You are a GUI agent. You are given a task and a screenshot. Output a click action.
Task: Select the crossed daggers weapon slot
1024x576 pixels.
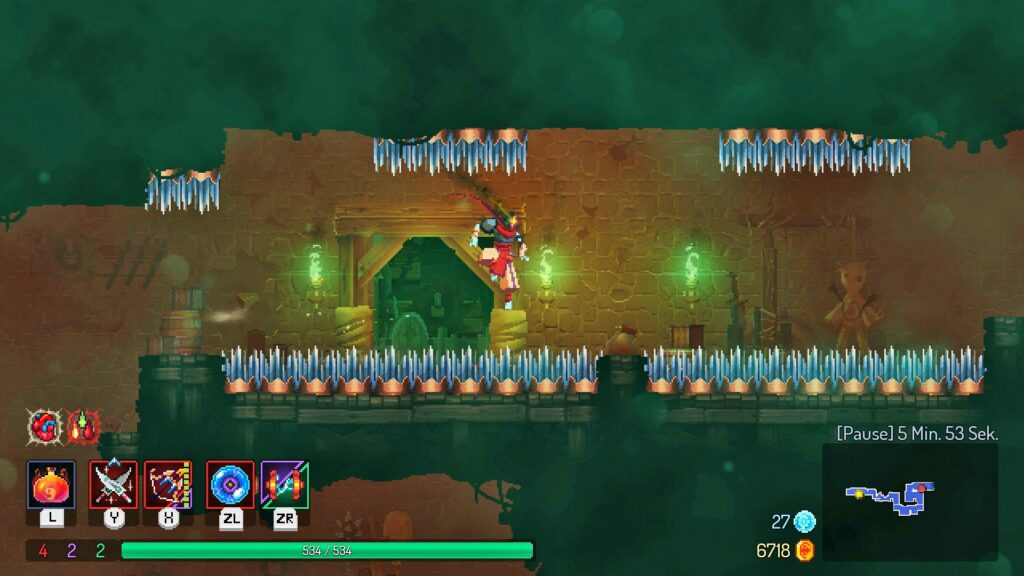(x=114, y=485)
